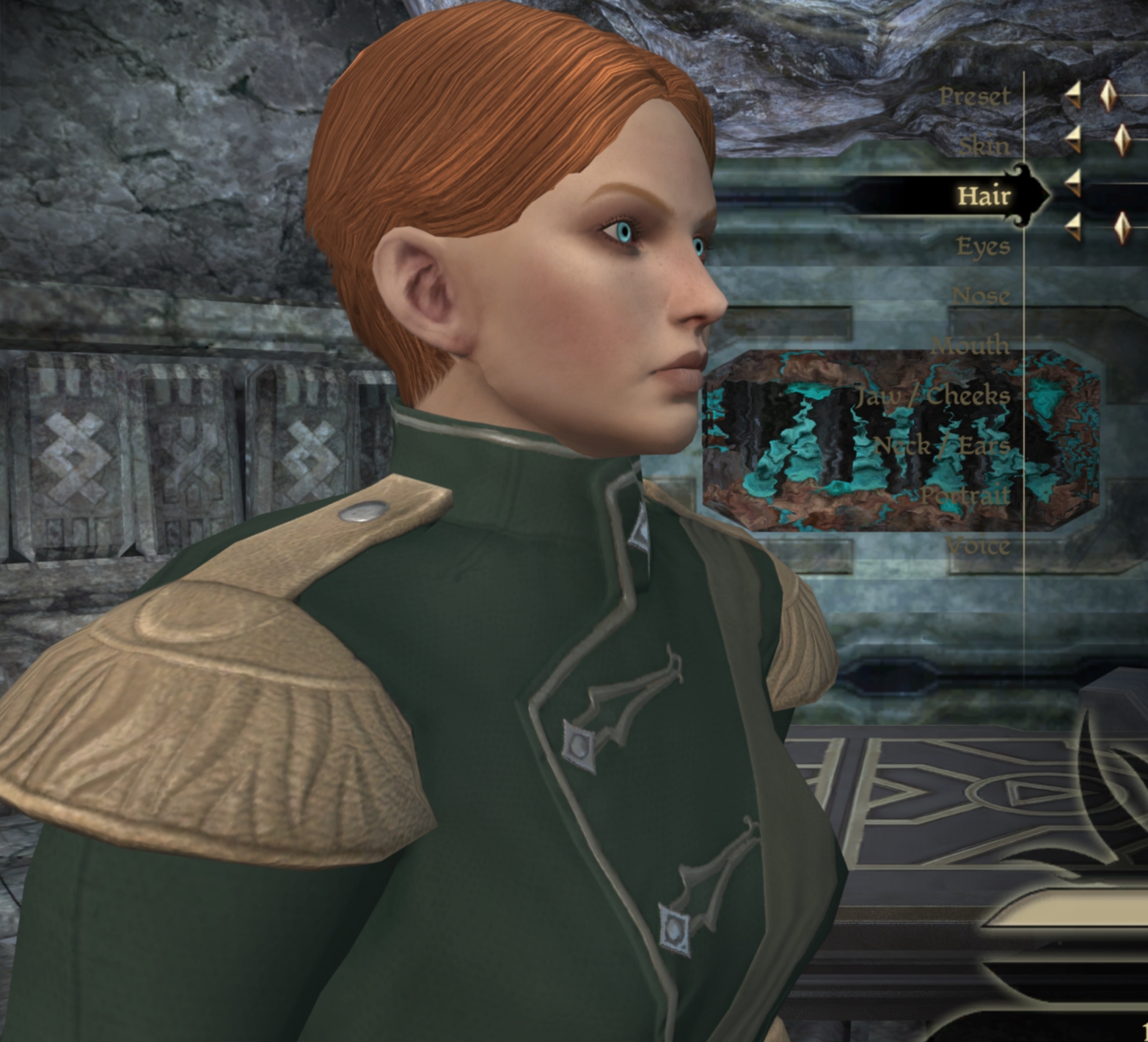
Task: Select the Jaw / Cheeks category
Action: pos(933,396)
